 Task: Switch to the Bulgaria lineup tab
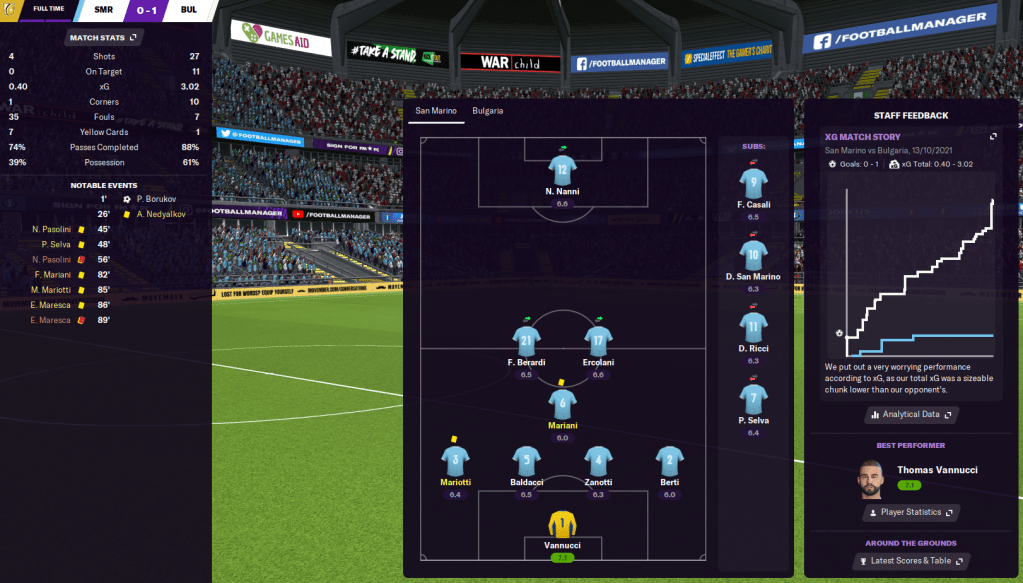(x=488, y=111)
